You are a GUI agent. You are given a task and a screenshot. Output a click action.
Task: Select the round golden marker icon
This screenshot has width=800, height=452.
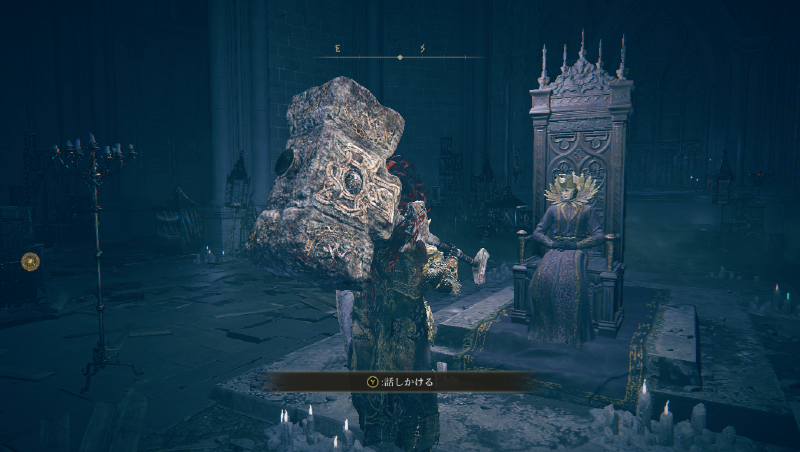(31, 262)
